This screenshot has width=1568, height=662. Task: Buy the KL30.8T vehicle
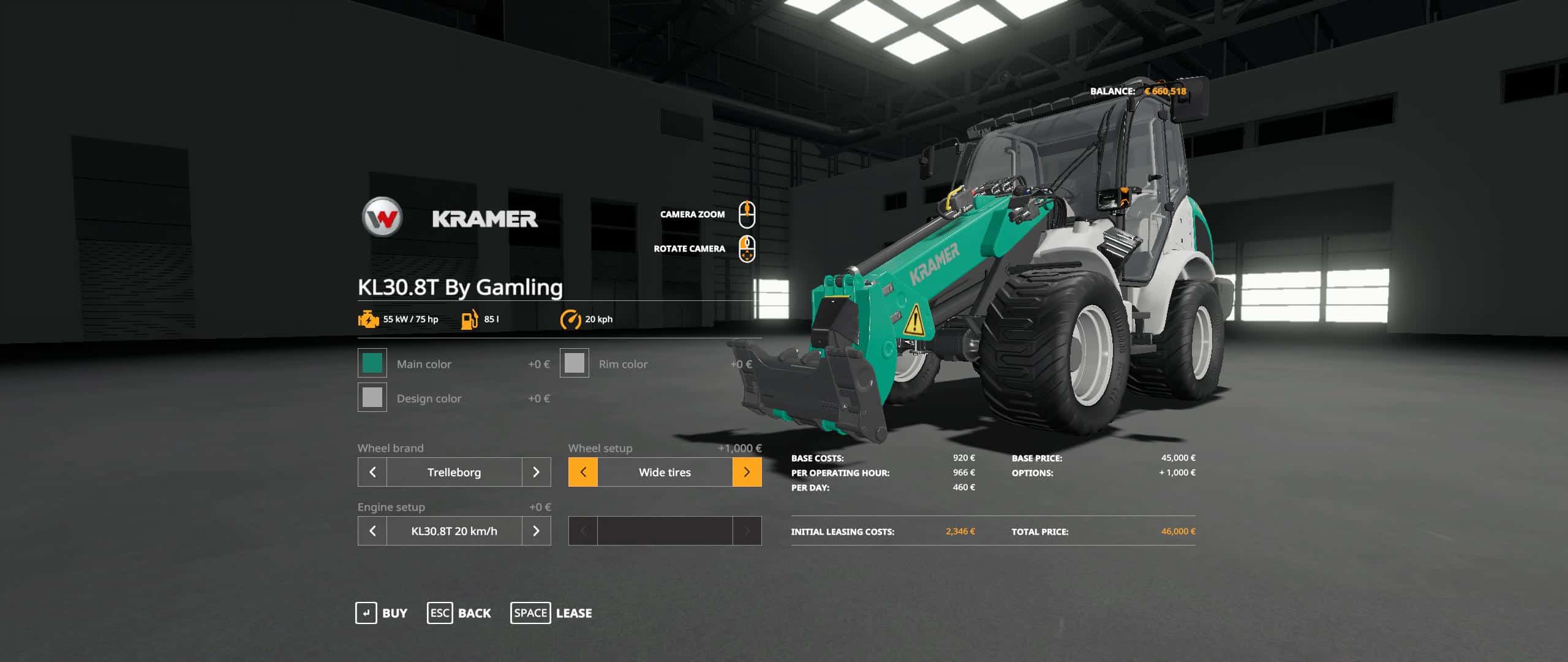tap(382, 613)
